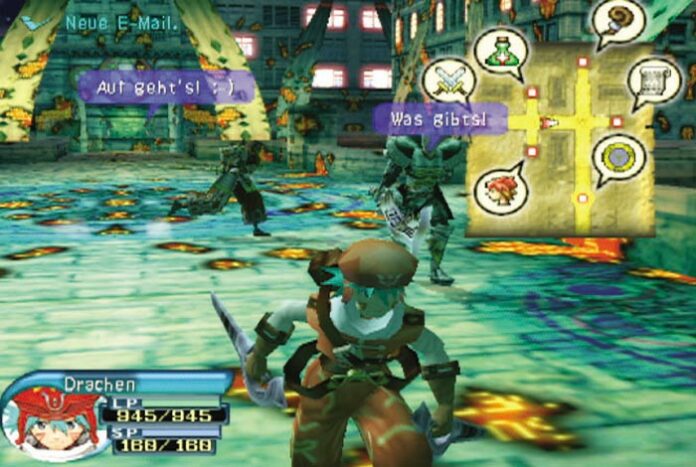Select the crossed swords weapon shop marker

448,80
